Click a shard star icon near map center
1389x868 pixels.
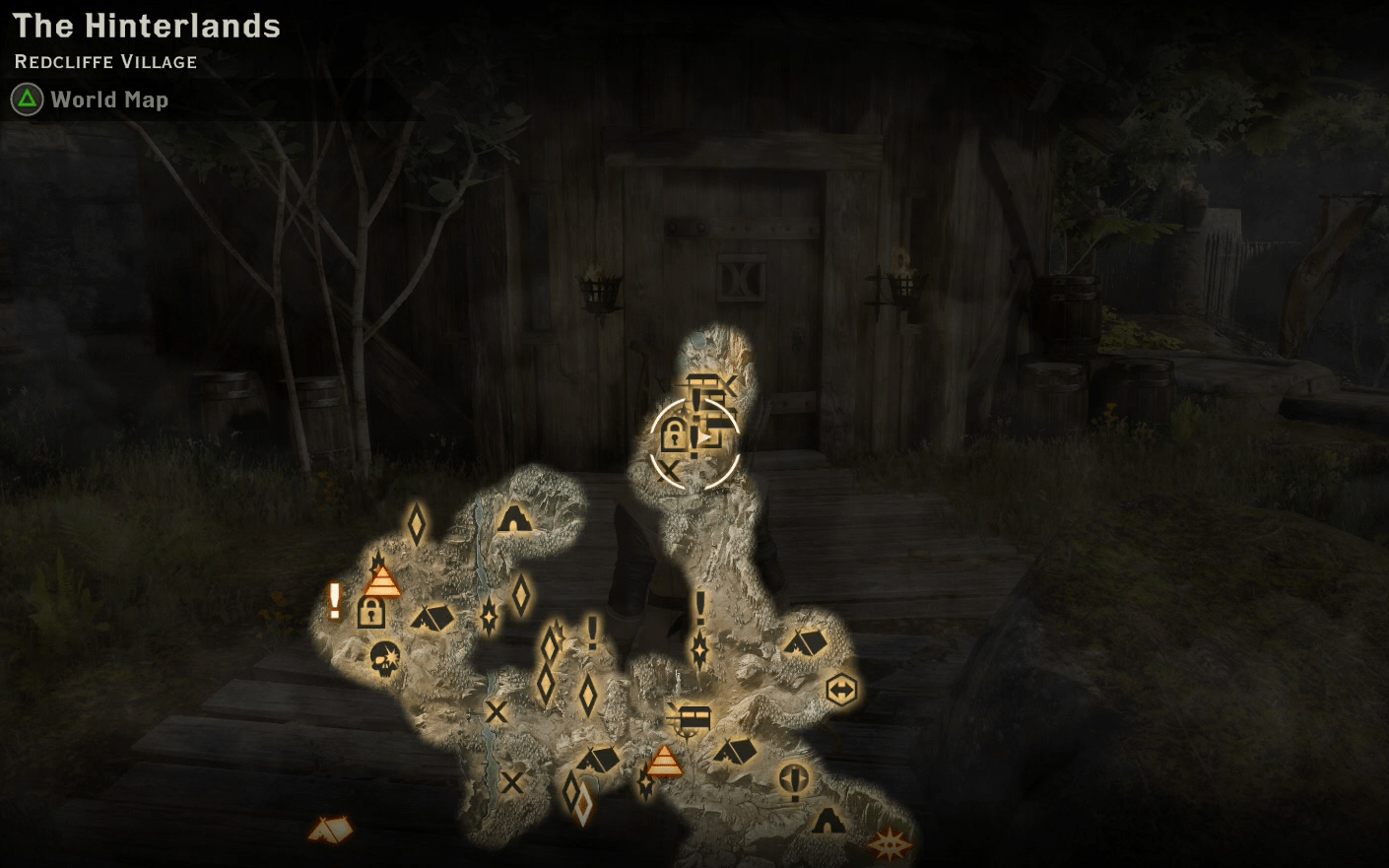coord(489,618)
